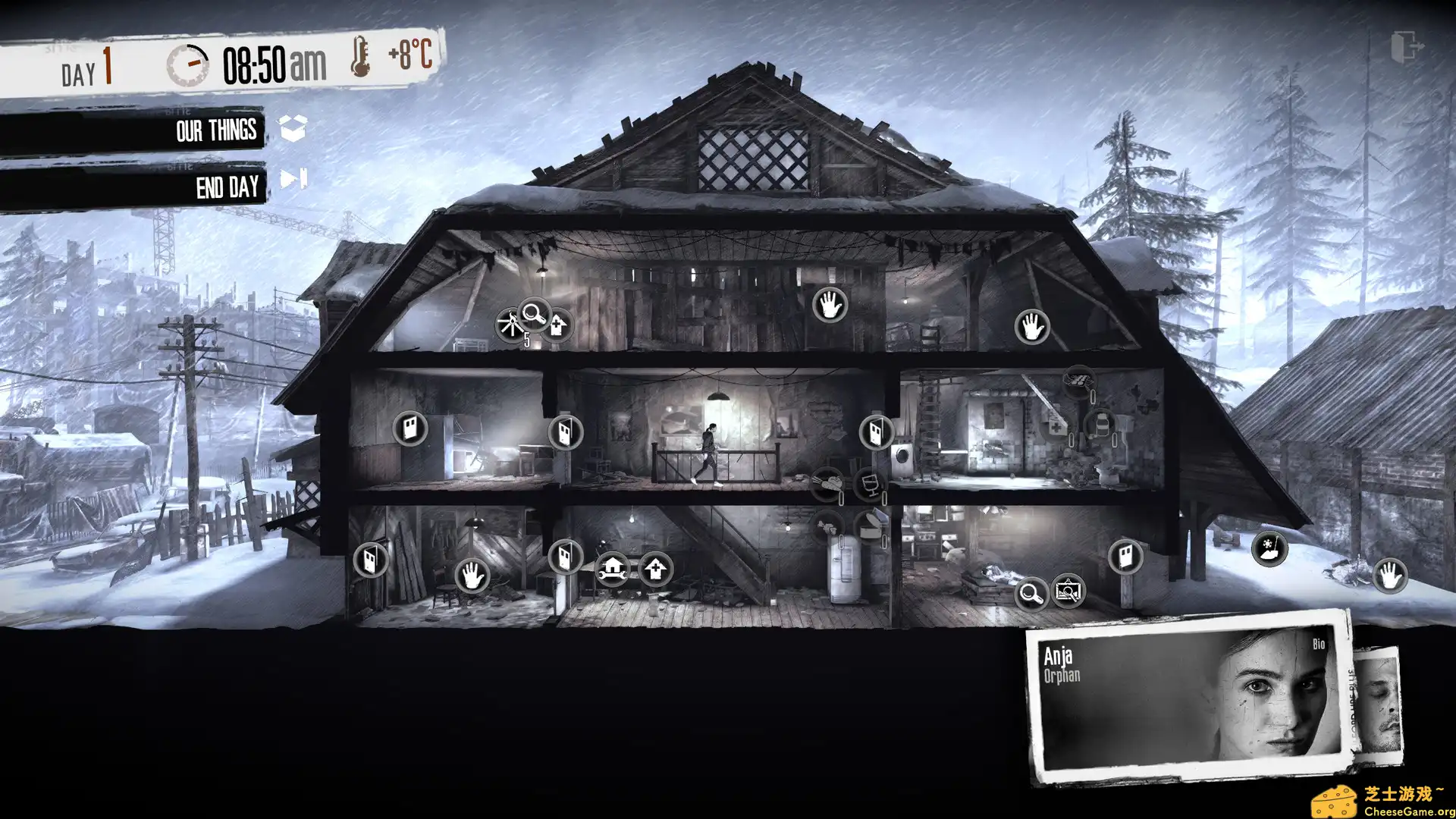
Task: Open the OUR THINGS storage crate icon
Action: pyautogui.click(x=290, y=129)
